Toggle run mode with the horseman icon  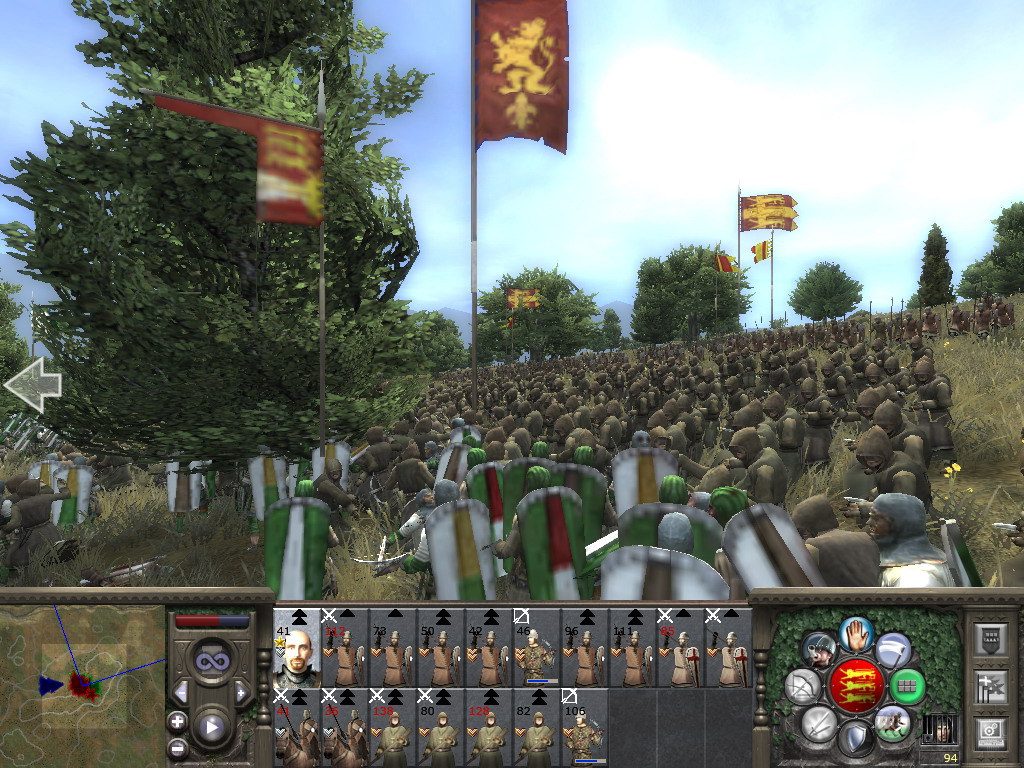(891, 722)
